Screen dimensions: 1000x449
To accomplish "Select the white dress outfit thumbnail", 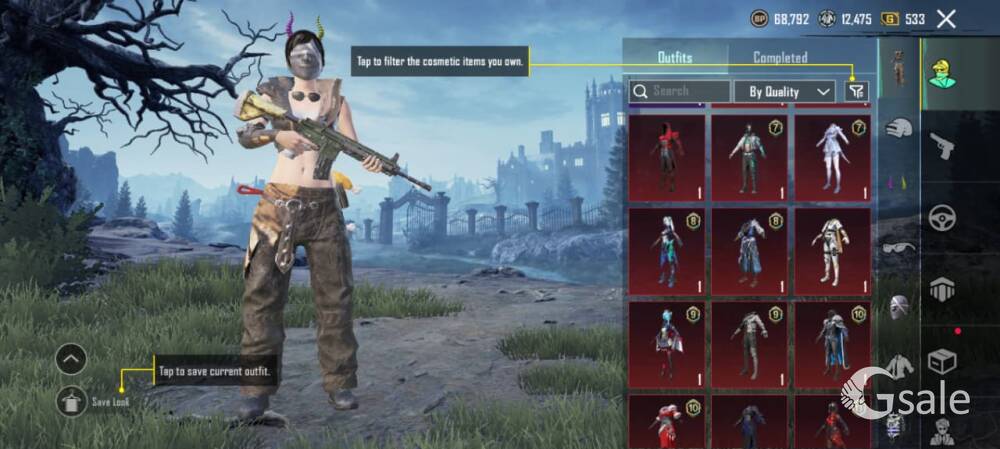I will [x=832, y=157].
